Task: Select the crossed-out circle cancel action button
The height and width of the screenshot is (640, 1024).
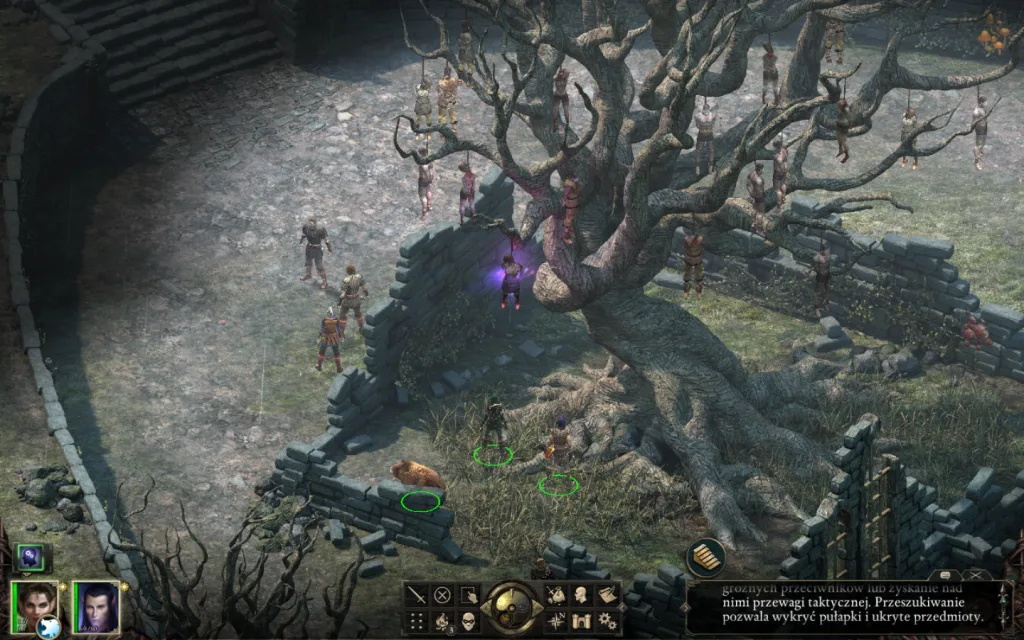Action: (442, 595)
